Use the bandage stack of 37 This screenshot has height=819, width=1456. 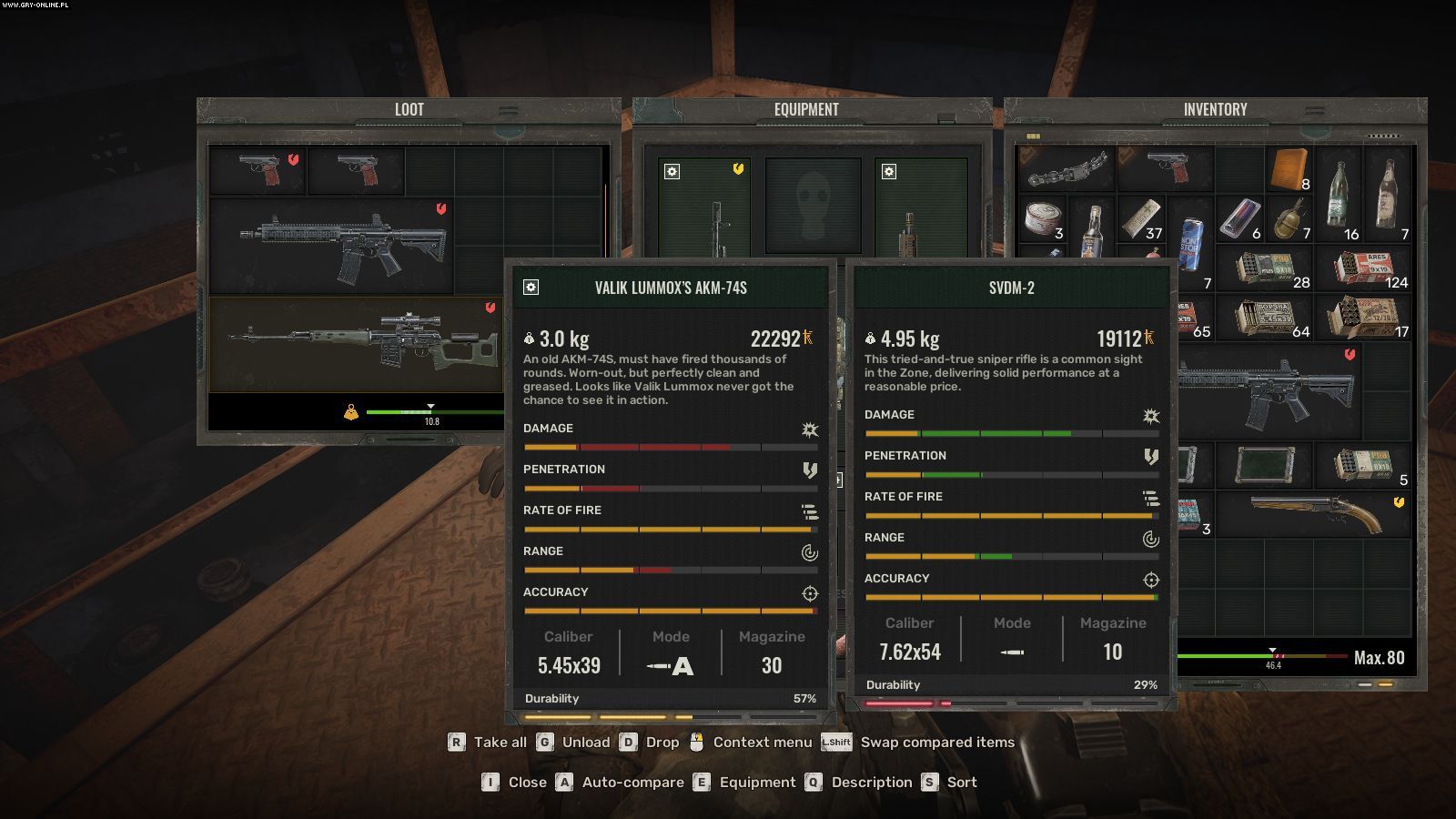pyautogui.click(x=1141, y=219)
